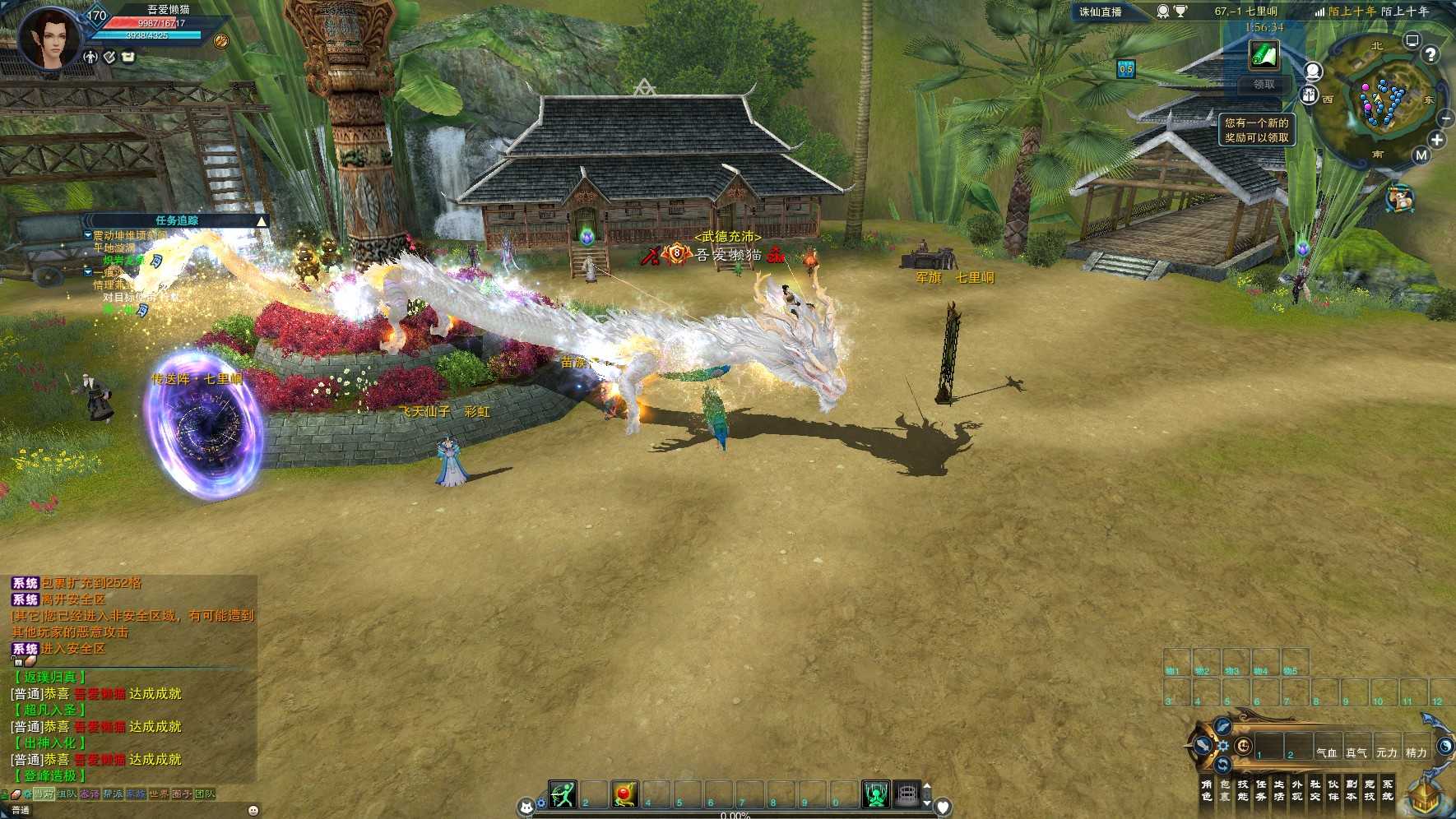This screenshot has height=819, width=1456.
Task: Click the player portrait of 吾爱懒猫
Action: (x=49, y=39)
